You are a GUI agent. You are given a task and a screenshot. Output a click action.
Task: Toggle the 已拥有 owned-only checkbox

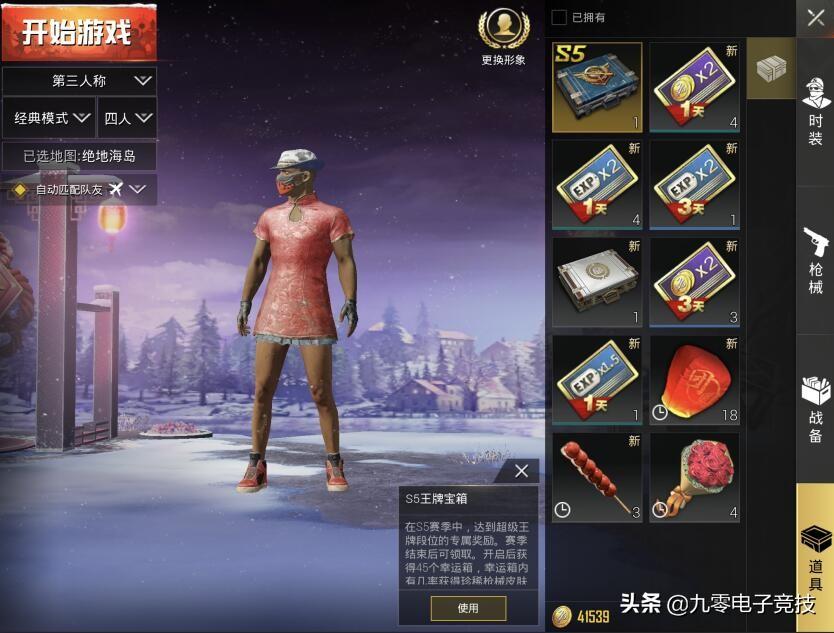(559, 17)
